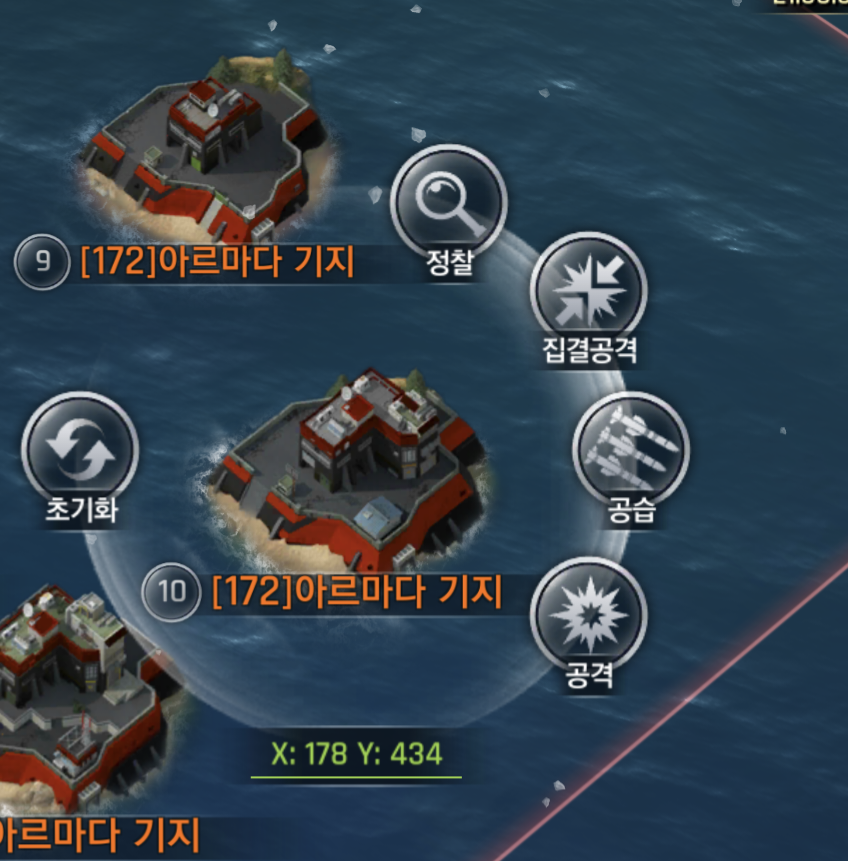Choose the 집결공격 rally attack button
The width and height of the screenshot is (848, 861).
pos(588,291)
